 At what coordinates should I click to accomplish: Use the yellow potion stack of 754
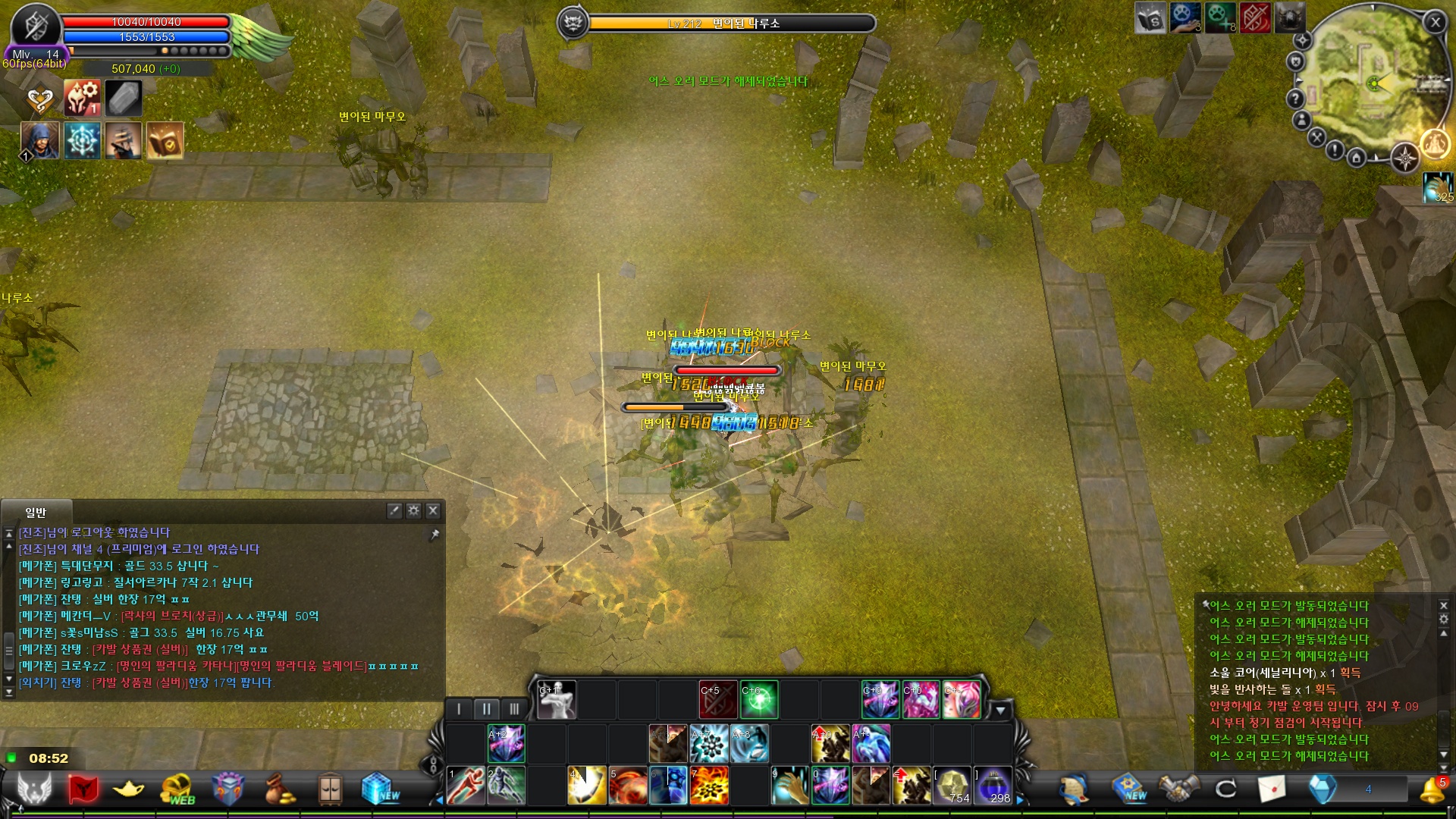click(952, 786)
